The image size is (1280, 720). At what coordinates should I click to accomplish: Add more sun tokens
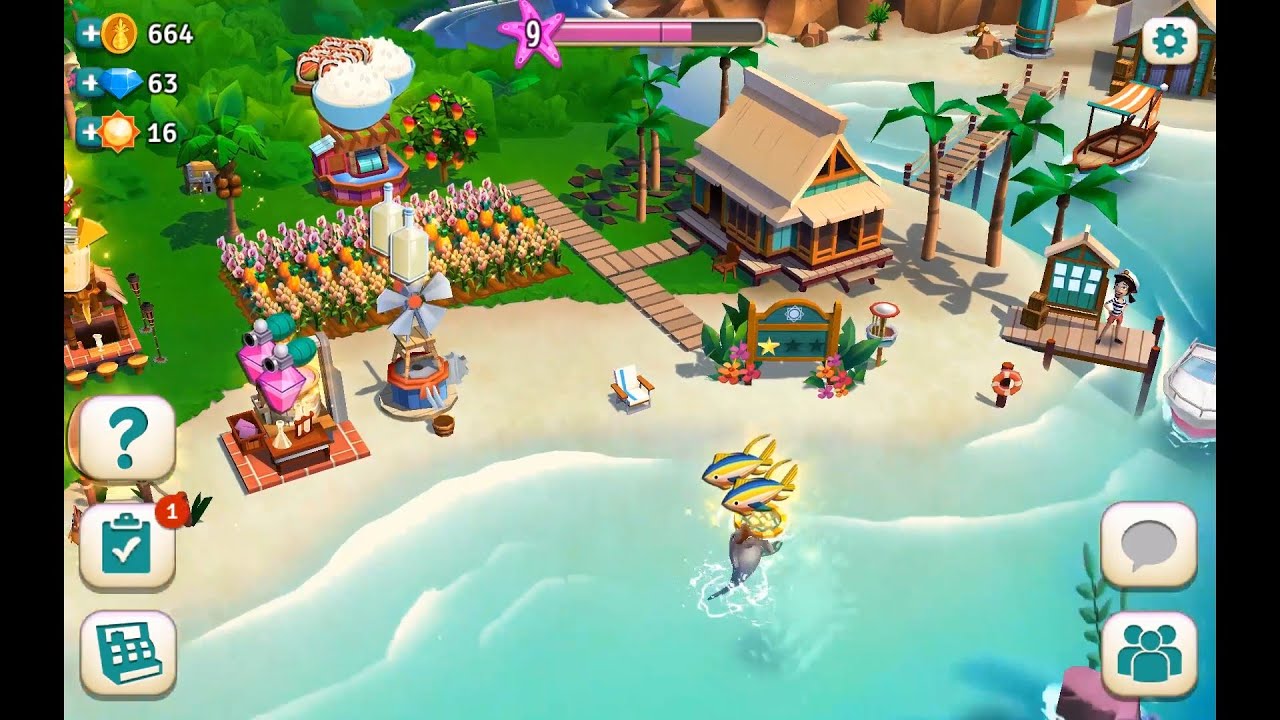90,132
